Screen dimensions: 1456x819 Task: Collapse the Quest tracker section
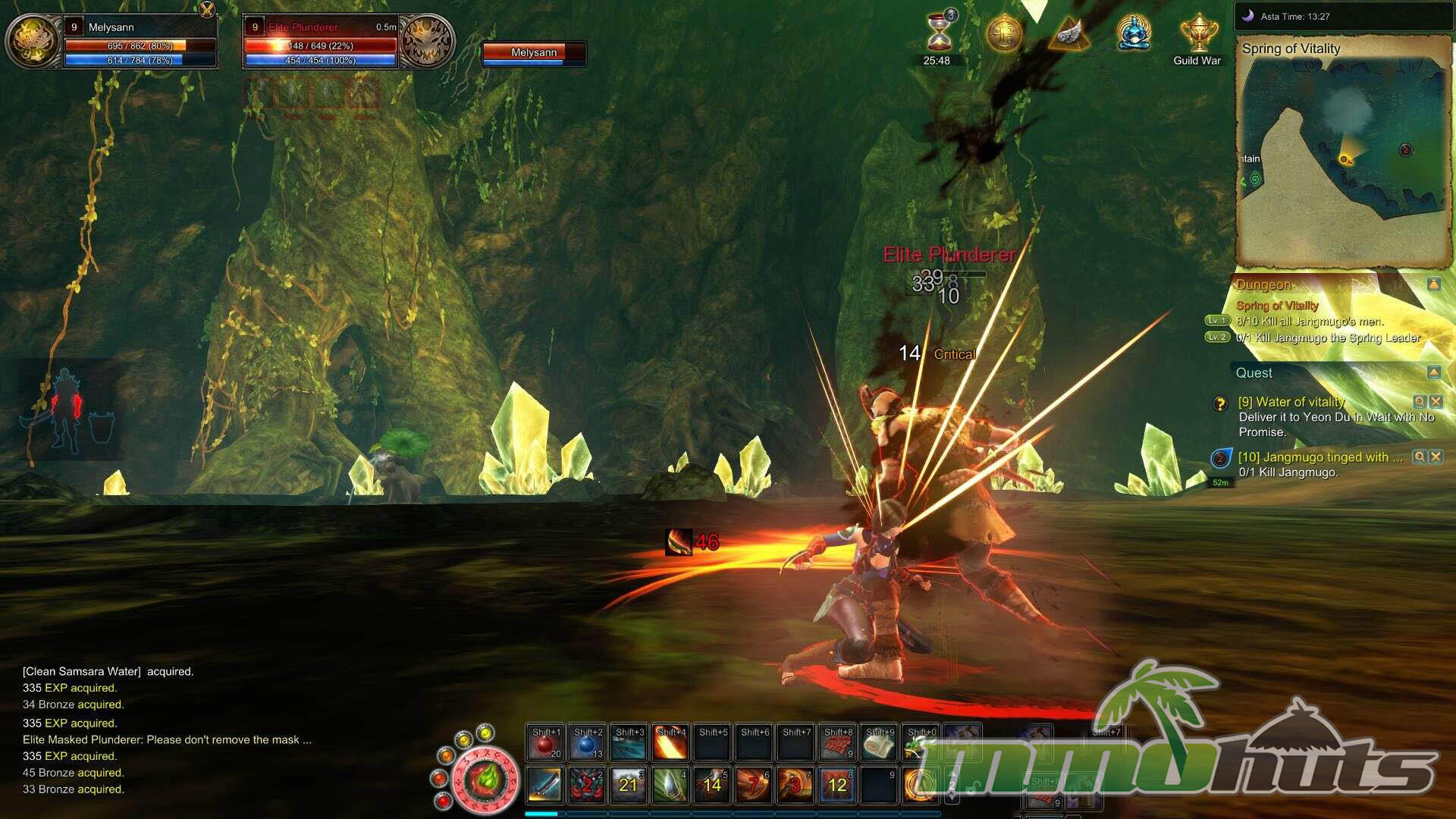point(1433,372)
